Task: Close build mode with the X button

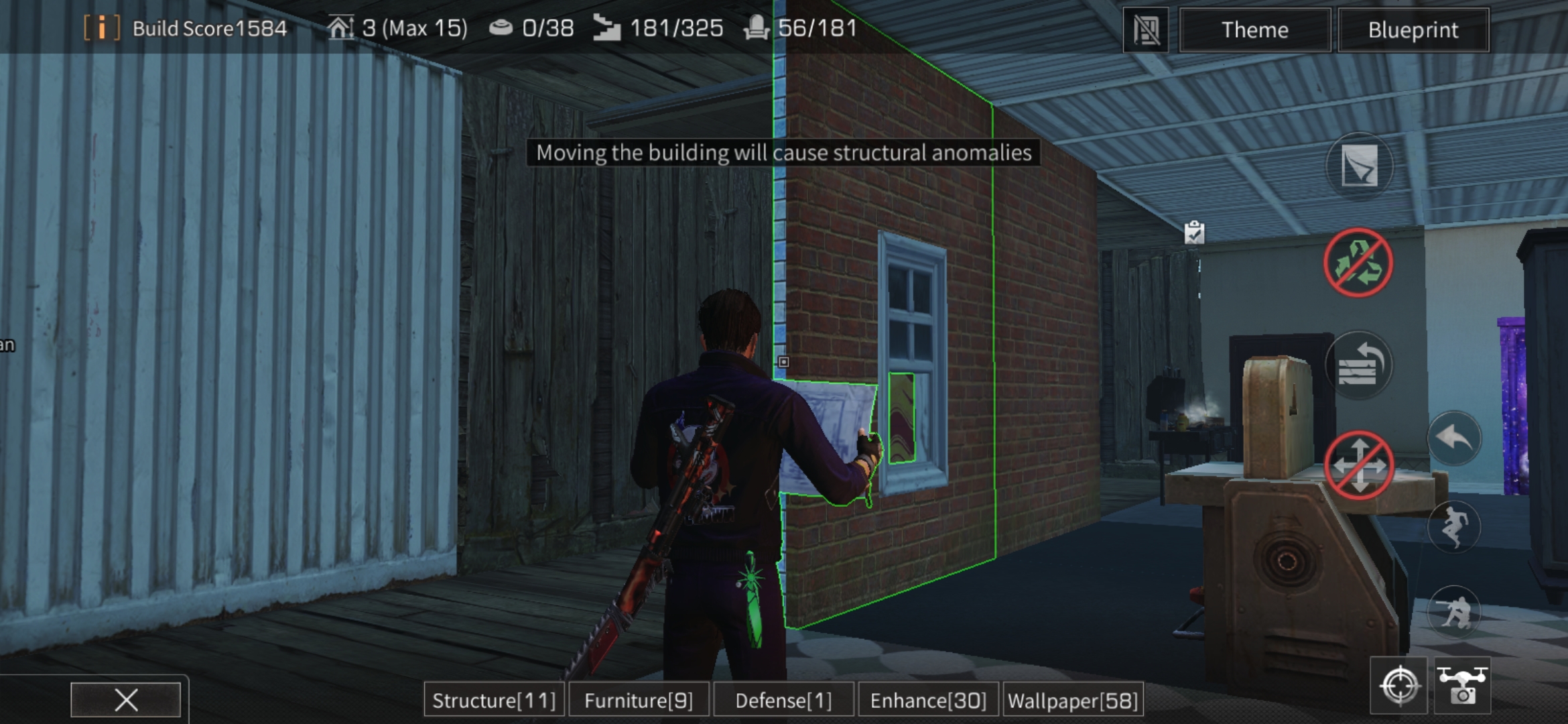Action: pyautogui.click(x=127, y=699)
